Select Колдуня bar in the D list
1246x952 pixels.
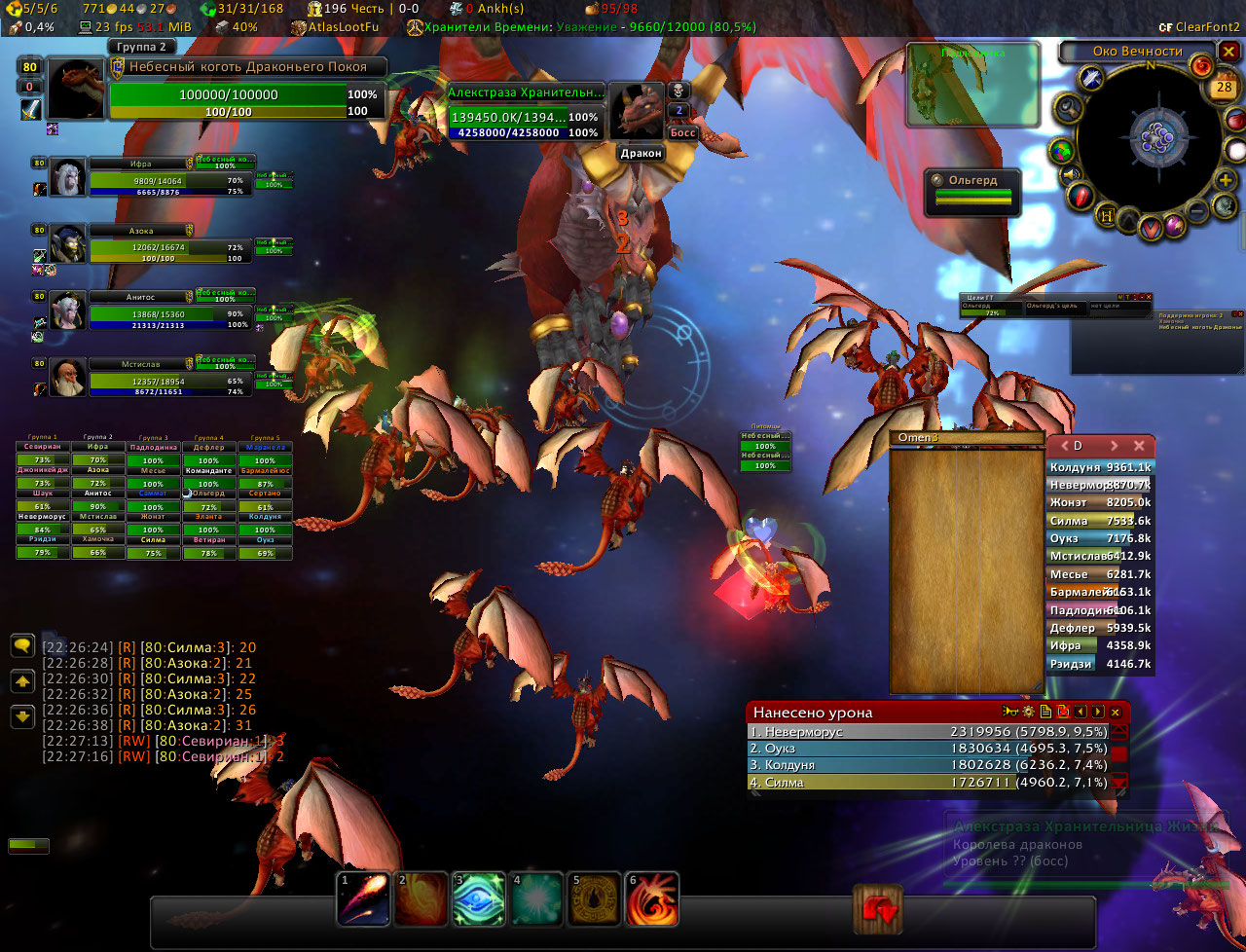point(1100,468)
